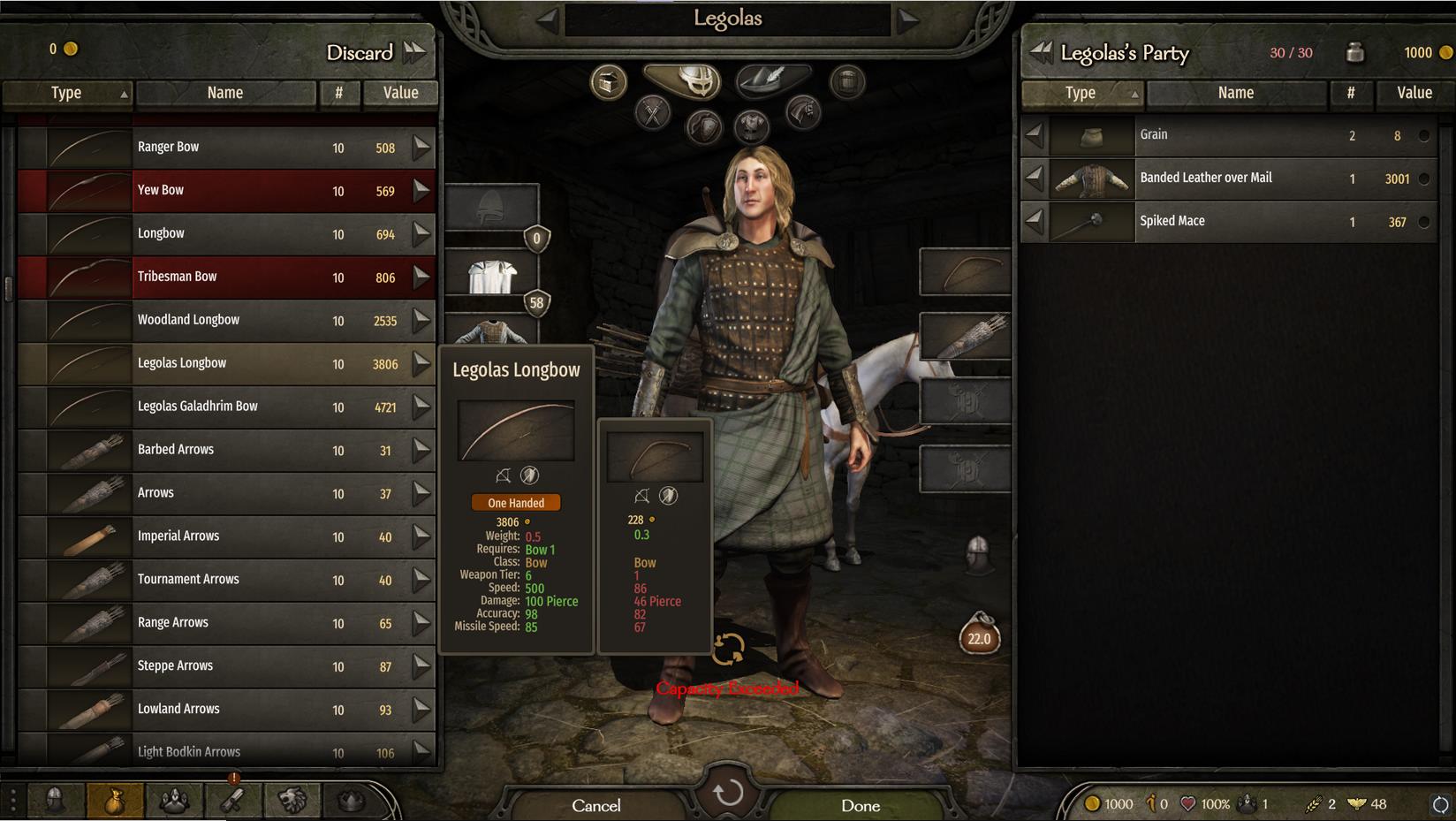Switch to the next character arrow
The width and height of the screenshot is (1456, 821).
point(908,19)
